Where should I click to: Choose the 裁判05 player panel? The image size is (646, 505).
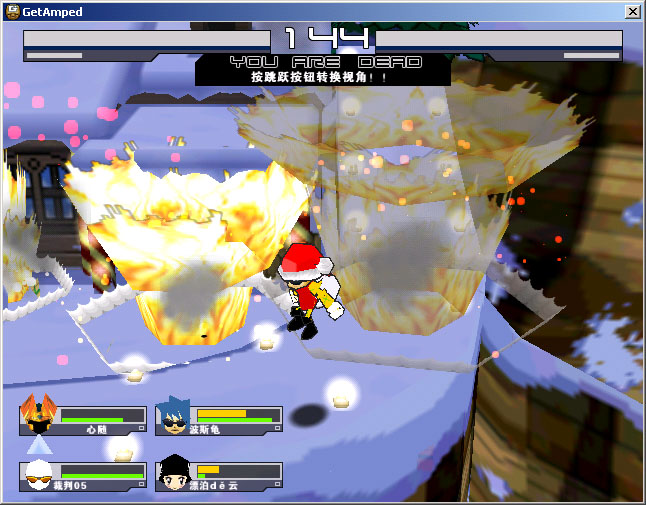click(83, 476)
